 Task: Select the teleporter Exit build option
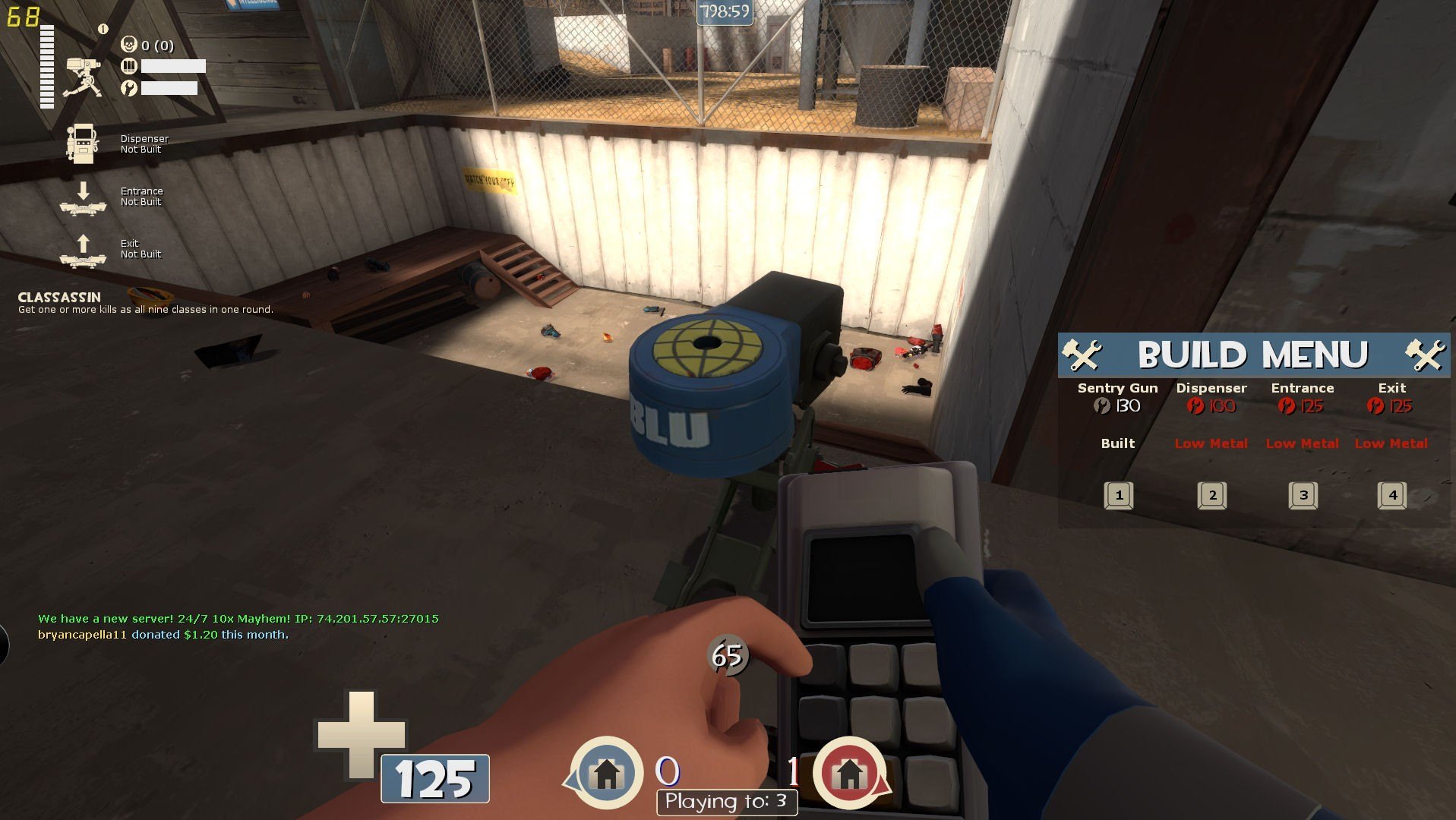(1391, 495)
